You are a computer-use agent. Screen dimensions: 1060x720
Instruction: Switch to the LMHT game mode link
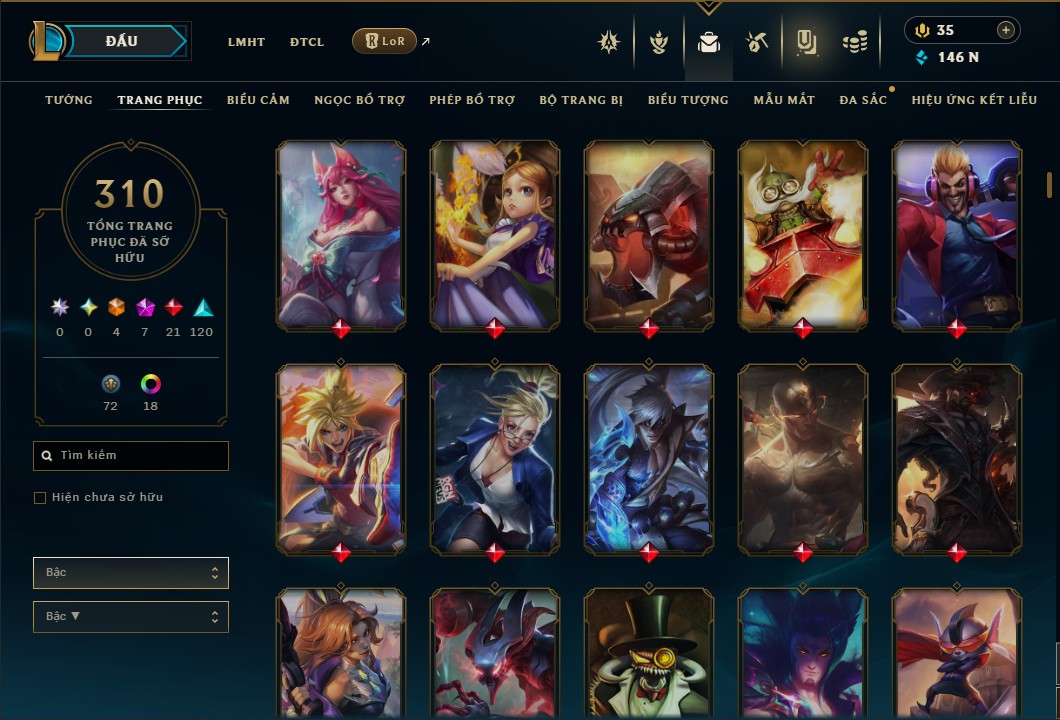[x=246, y=42]
